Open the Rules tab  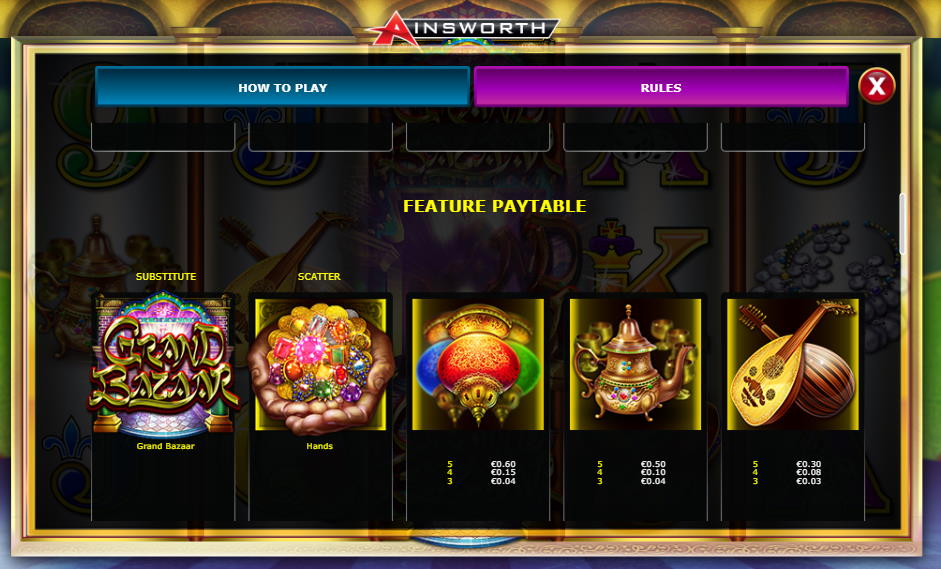pyautogui.click(x=660, y=87)
